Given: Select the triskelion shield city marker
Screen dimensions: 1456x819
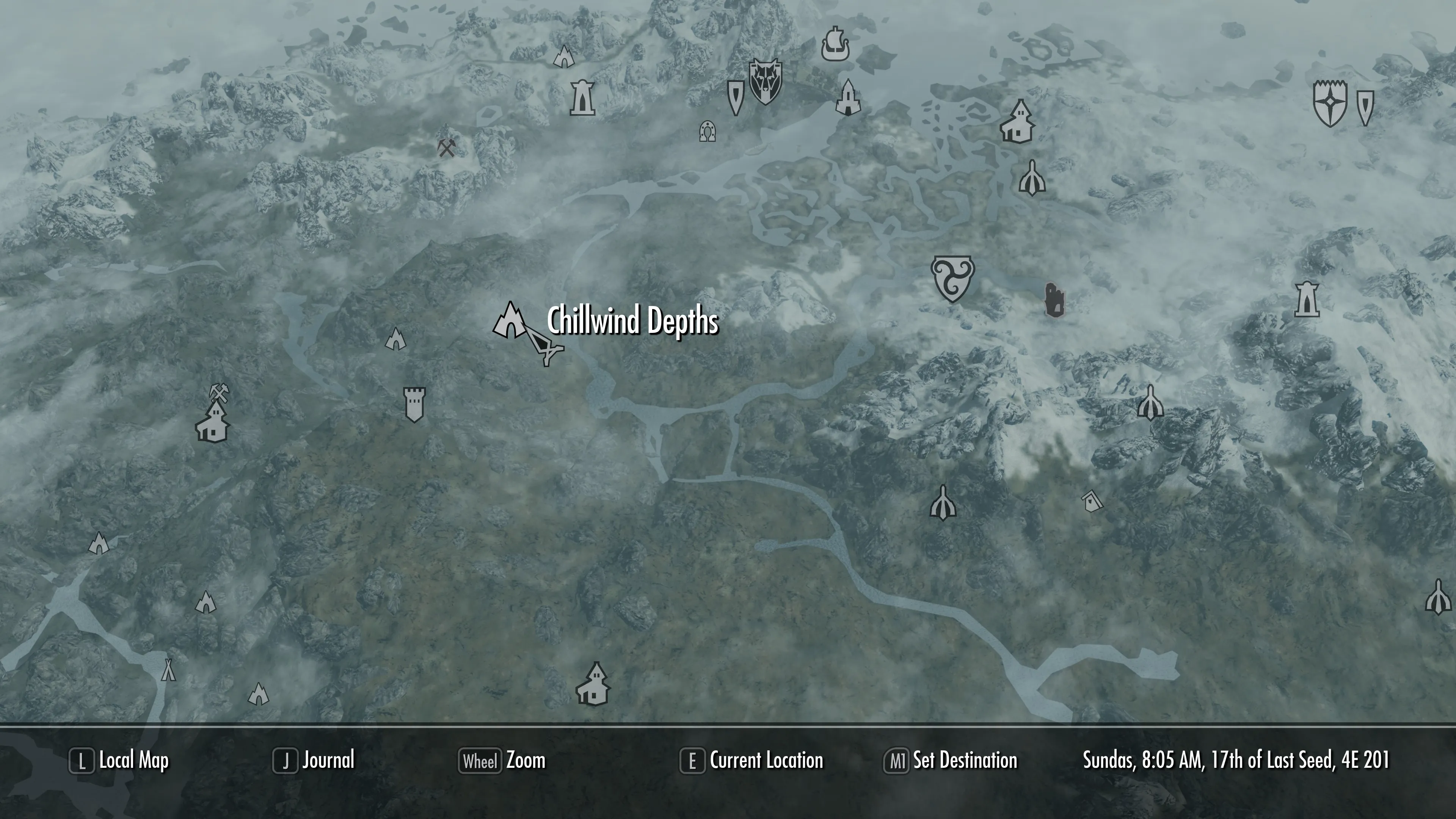Looking at the screenshot, I should click(x=952, y=278).
